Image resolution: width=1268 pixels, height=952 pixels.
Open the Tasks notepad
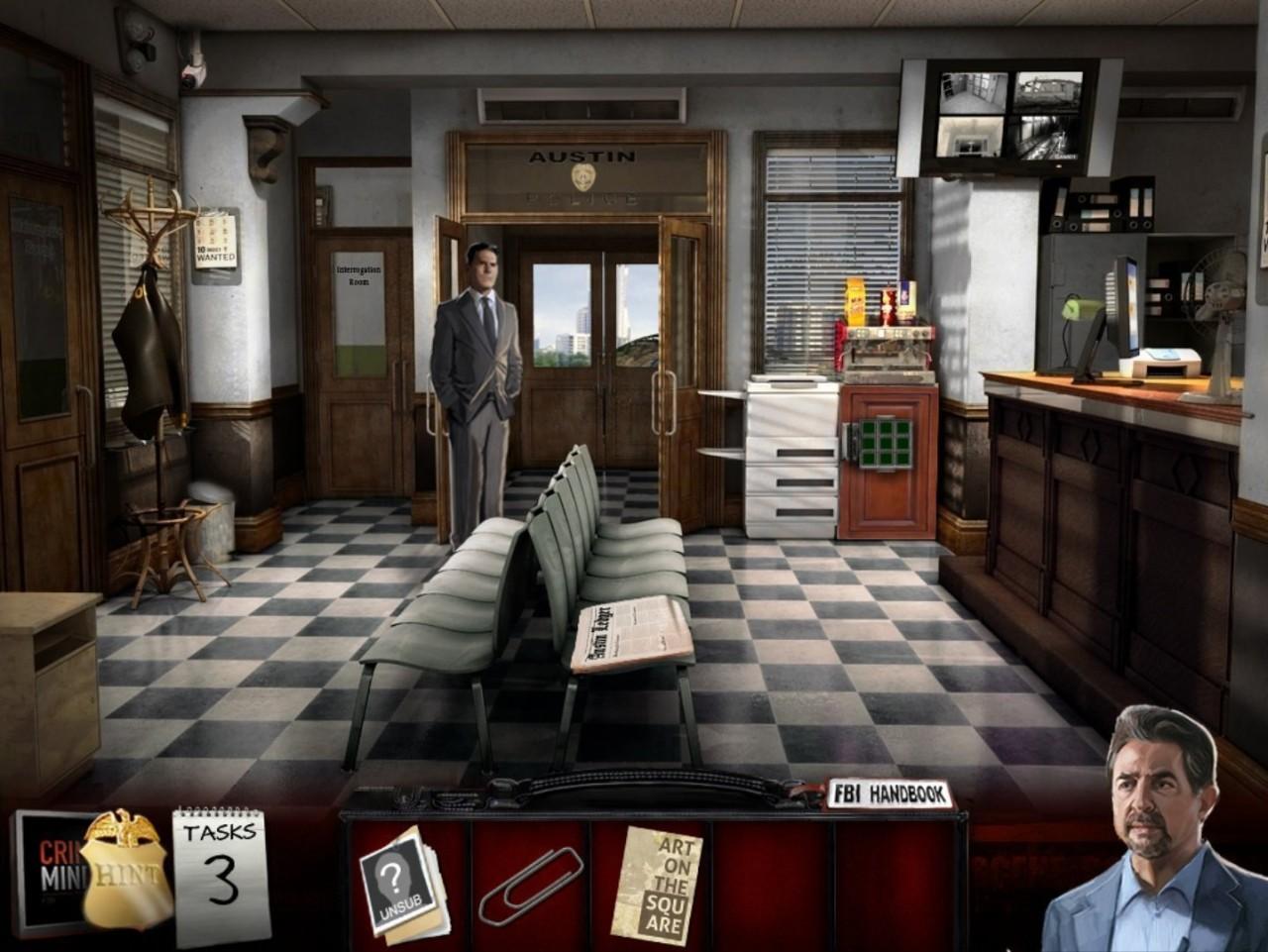point(221,872)
